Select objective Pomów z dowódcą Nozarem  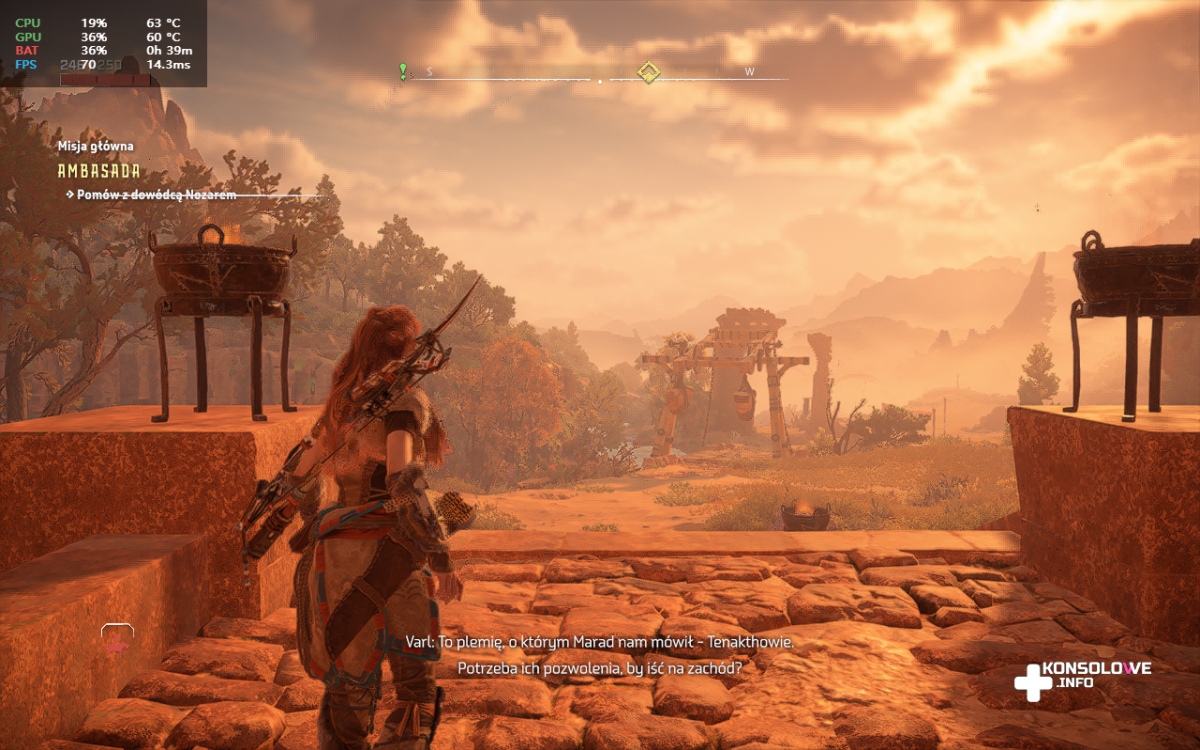[157, 194]
